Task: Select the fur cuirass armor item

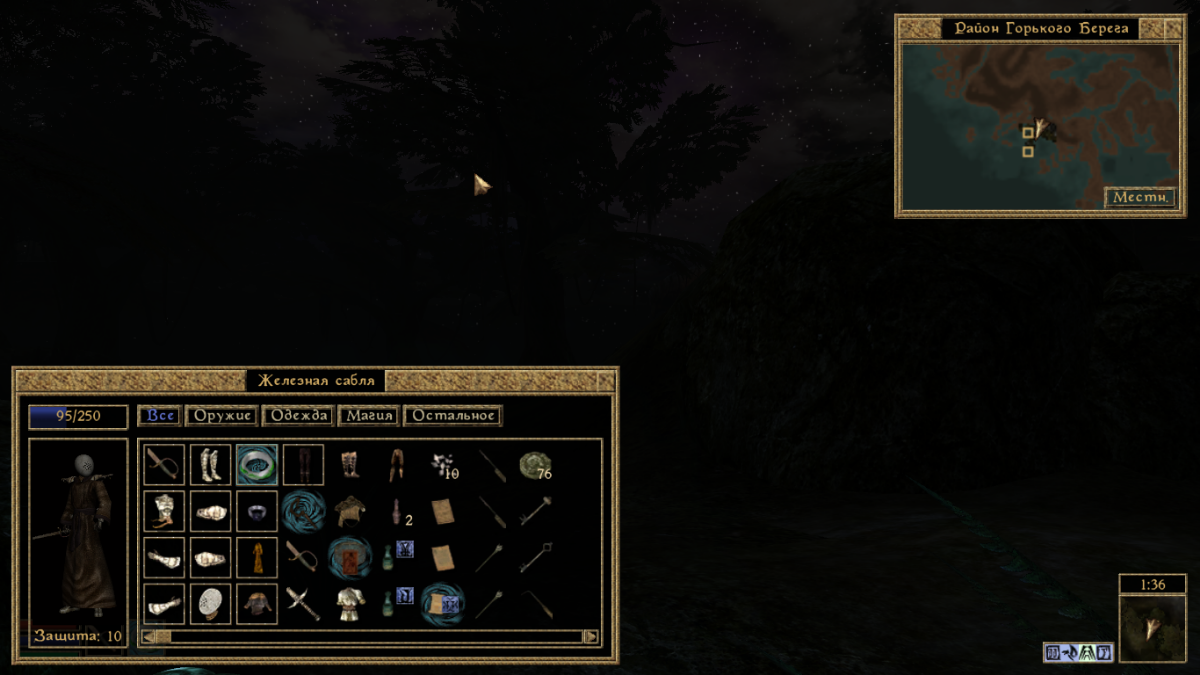Action: point(349,511)
